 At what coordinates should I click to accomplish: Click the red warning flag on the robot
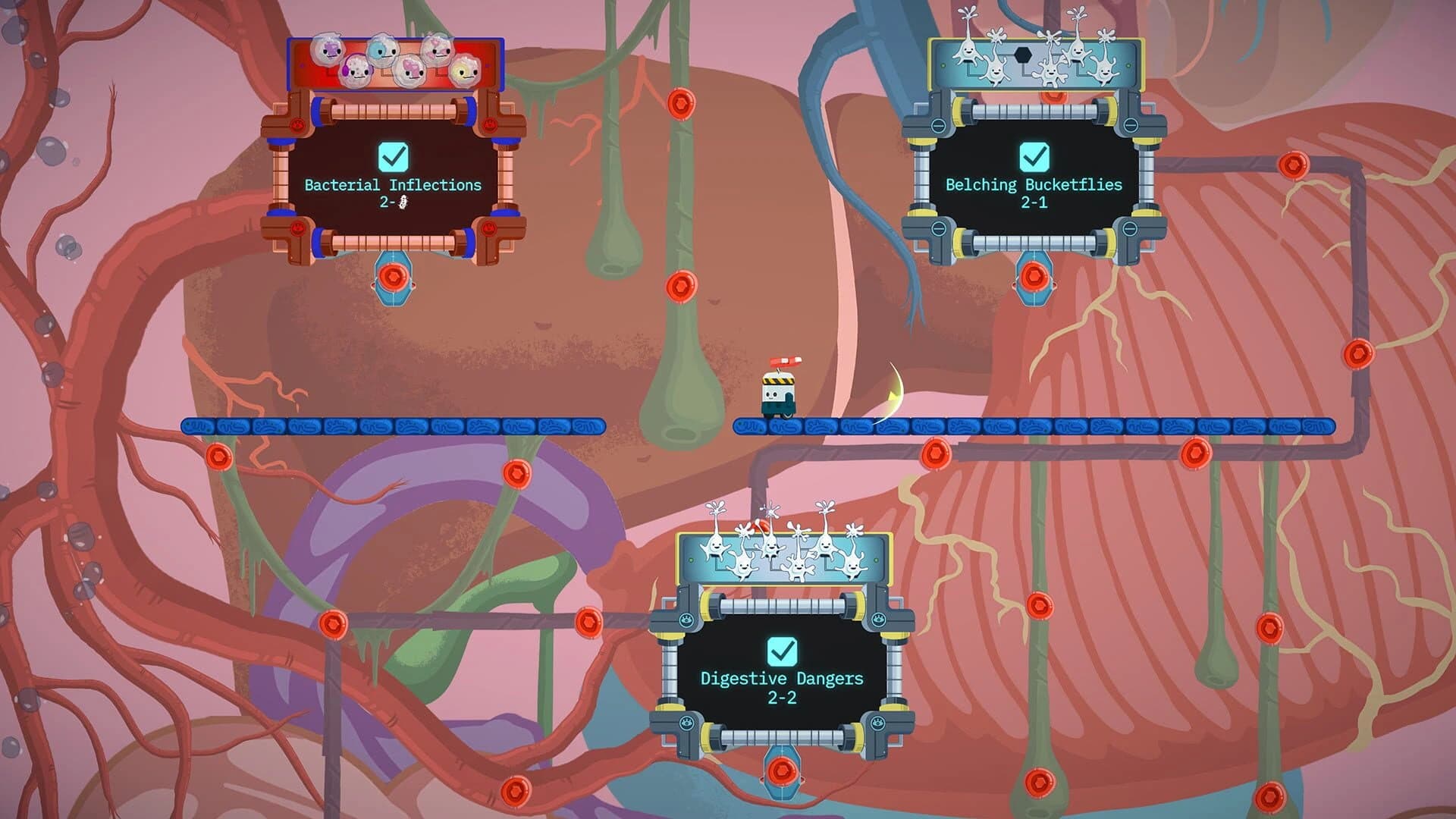tap(786, 362)
